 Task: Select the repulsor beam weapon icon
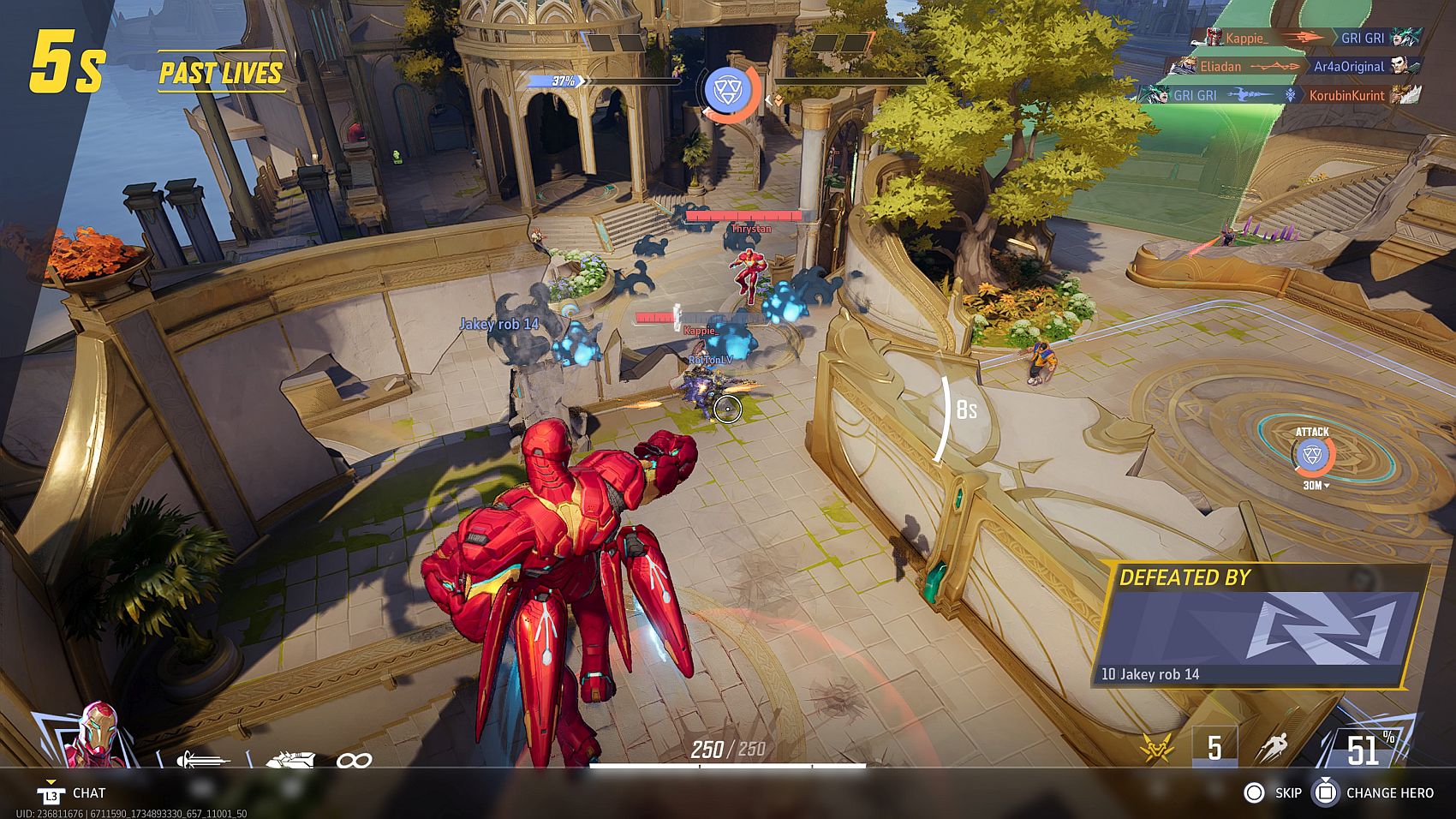[x=202, y=759]
